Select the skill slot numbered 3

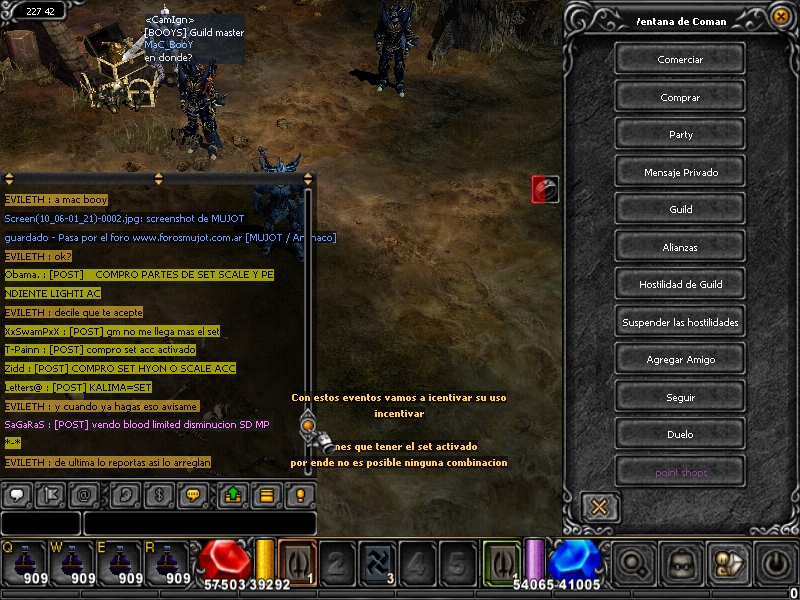377,563
